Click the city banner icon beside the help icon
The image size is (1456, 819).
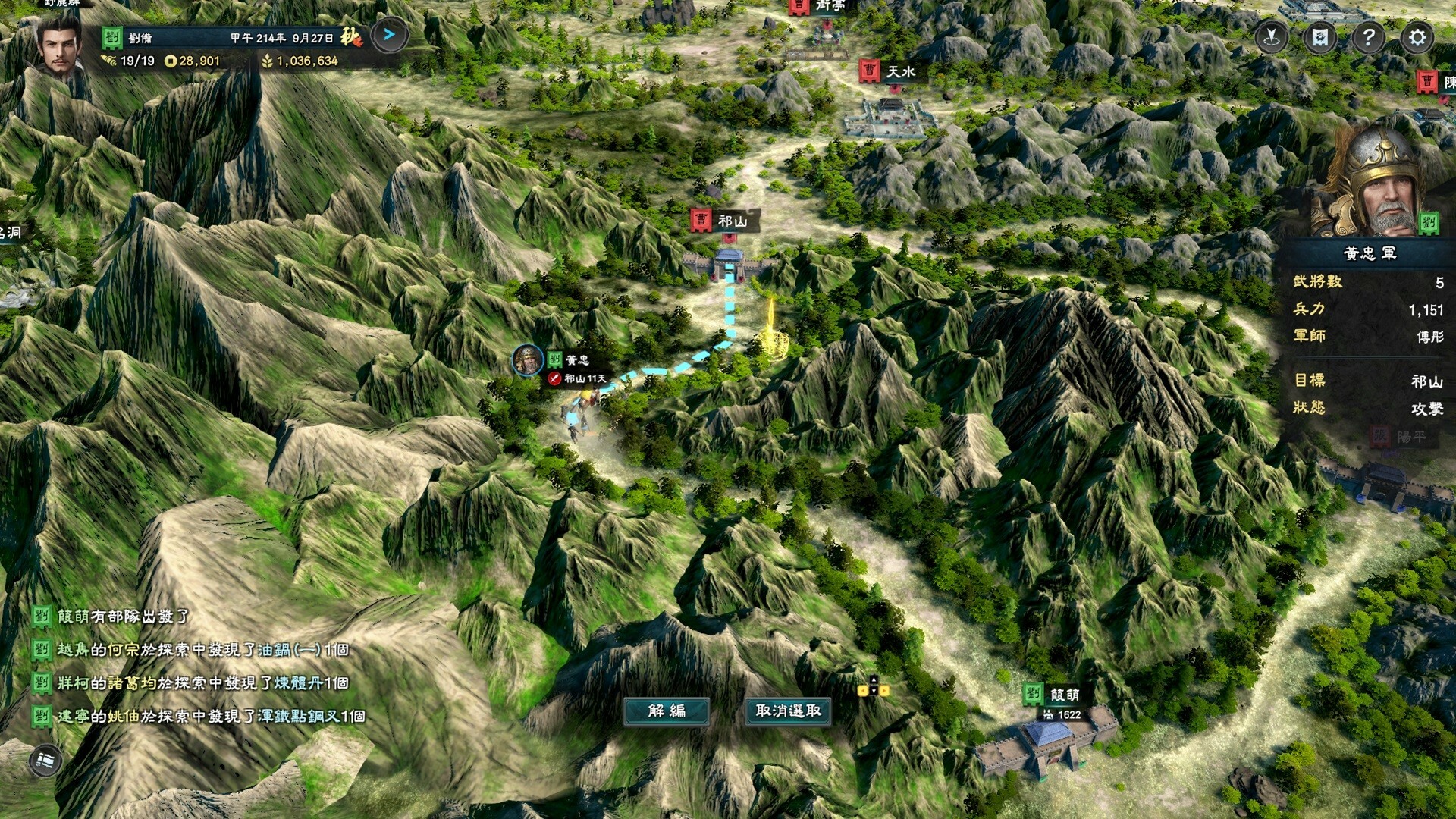[1319, 36]
